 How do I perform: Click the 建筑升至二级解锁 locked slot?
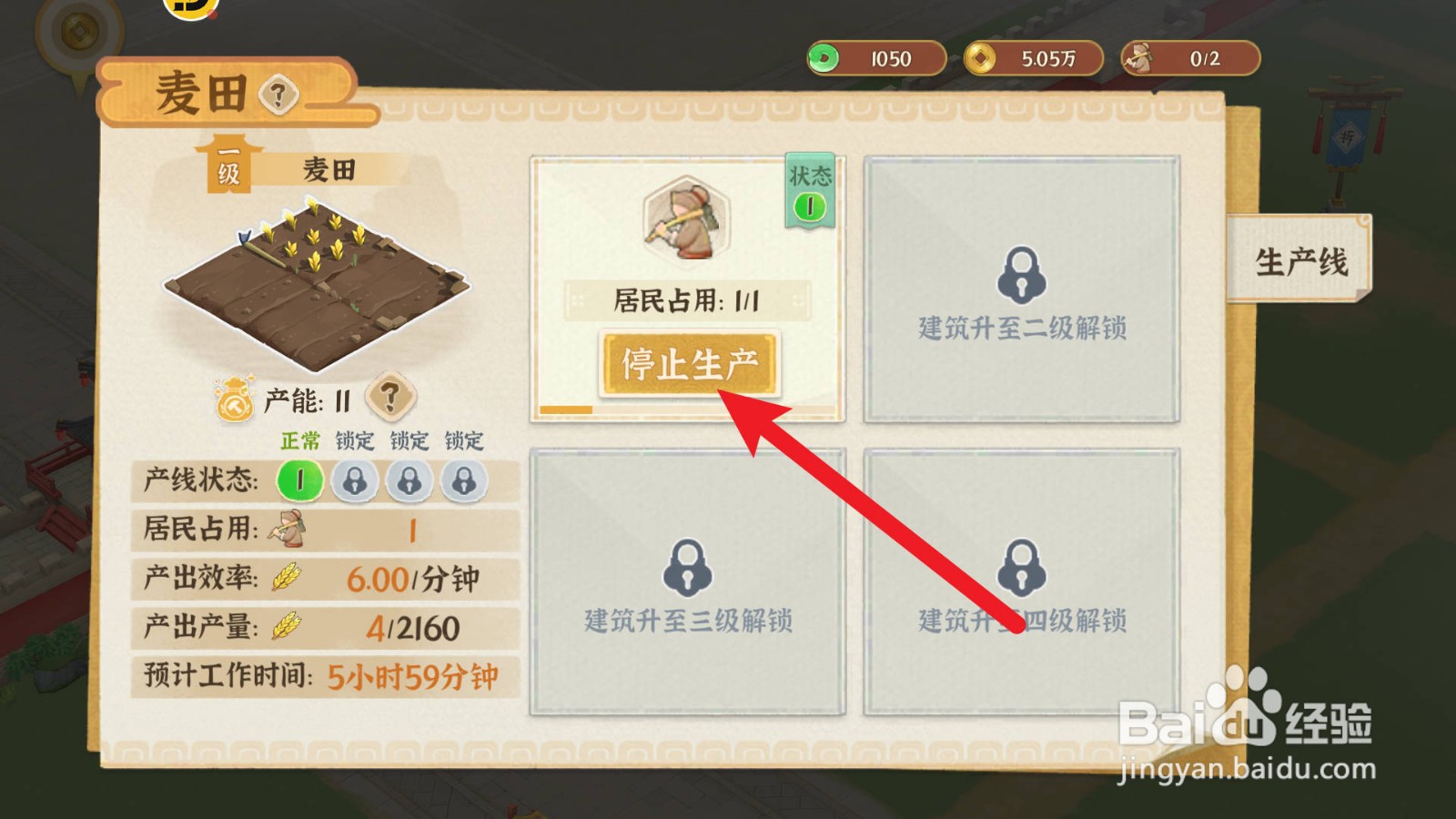pyautogui.click(x=1024, y=289)
